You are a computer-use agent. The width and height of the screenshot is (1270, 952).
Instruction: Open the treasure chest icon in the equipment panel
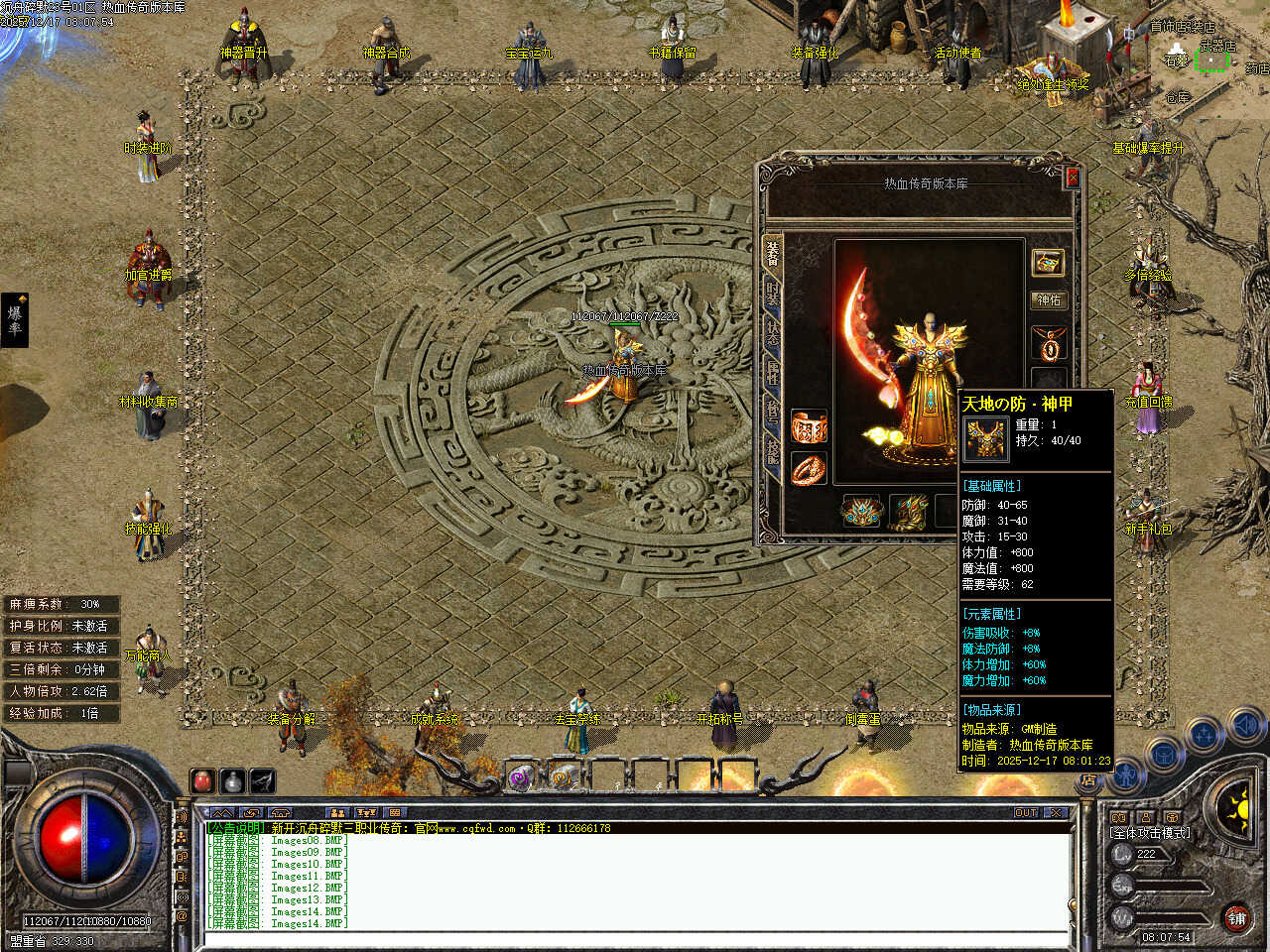click(1049, 262)
